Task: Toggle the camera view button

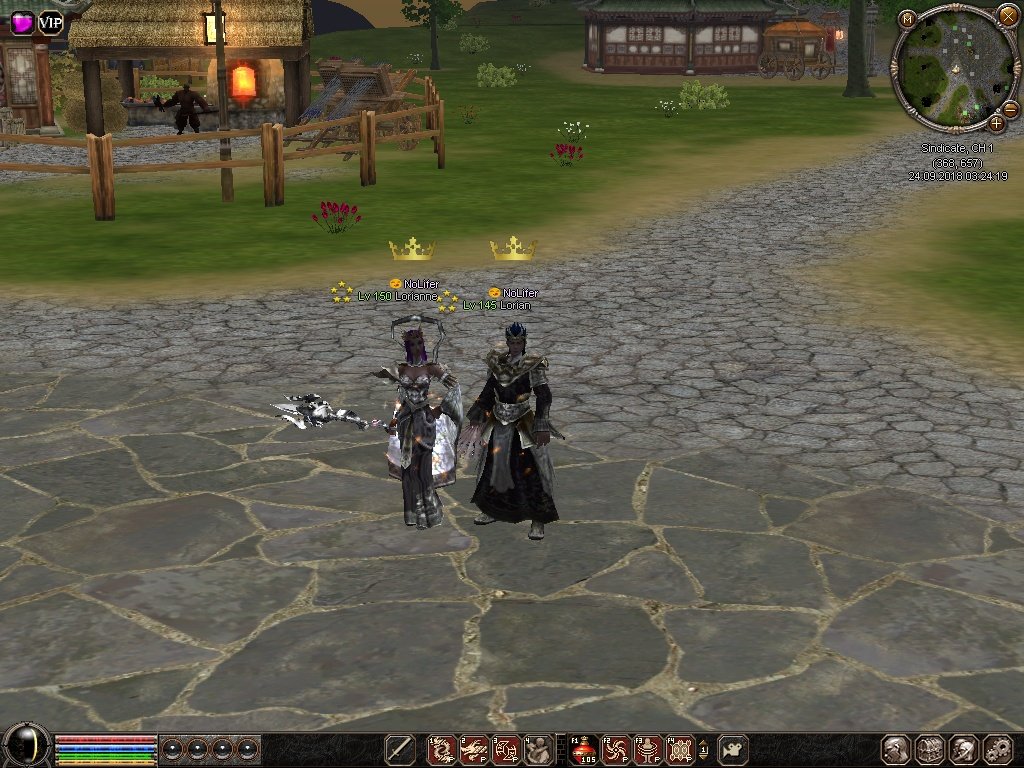Action: point(734,749)
